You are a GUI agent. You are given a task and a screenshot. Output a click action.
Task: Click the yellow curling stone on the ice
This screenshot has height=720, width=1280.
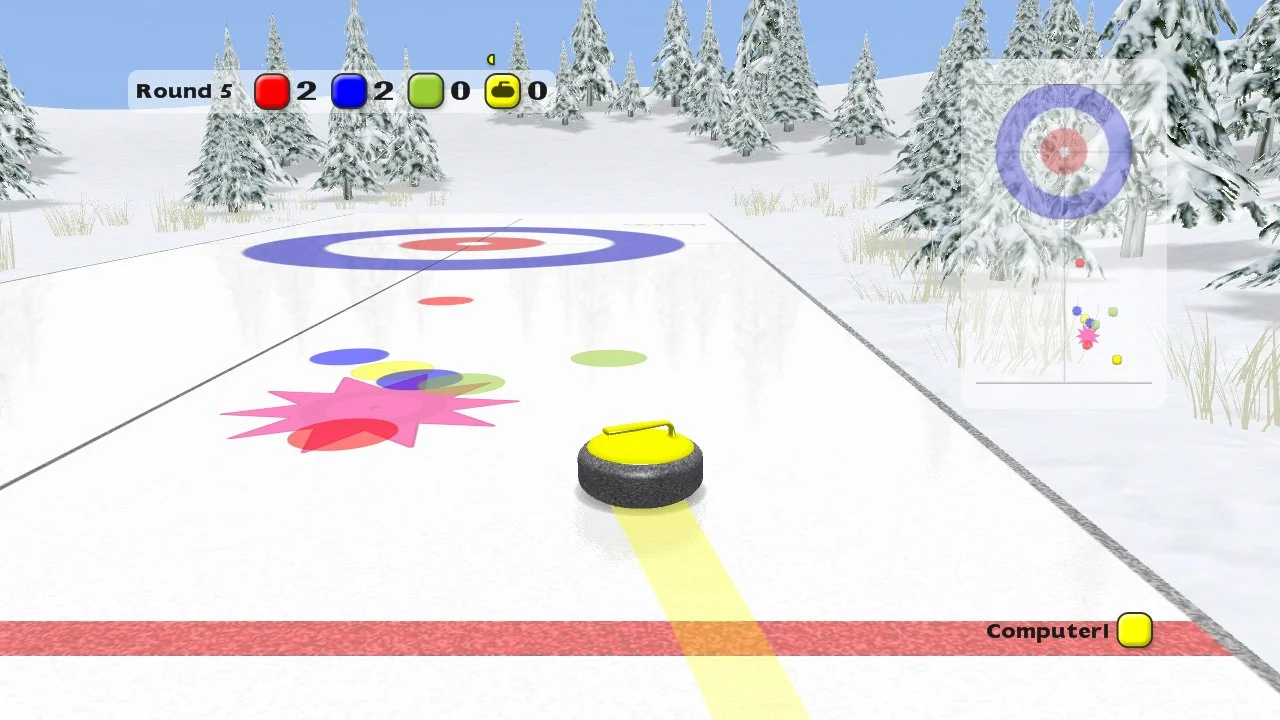pyautogui.click(x=640, y=465)
